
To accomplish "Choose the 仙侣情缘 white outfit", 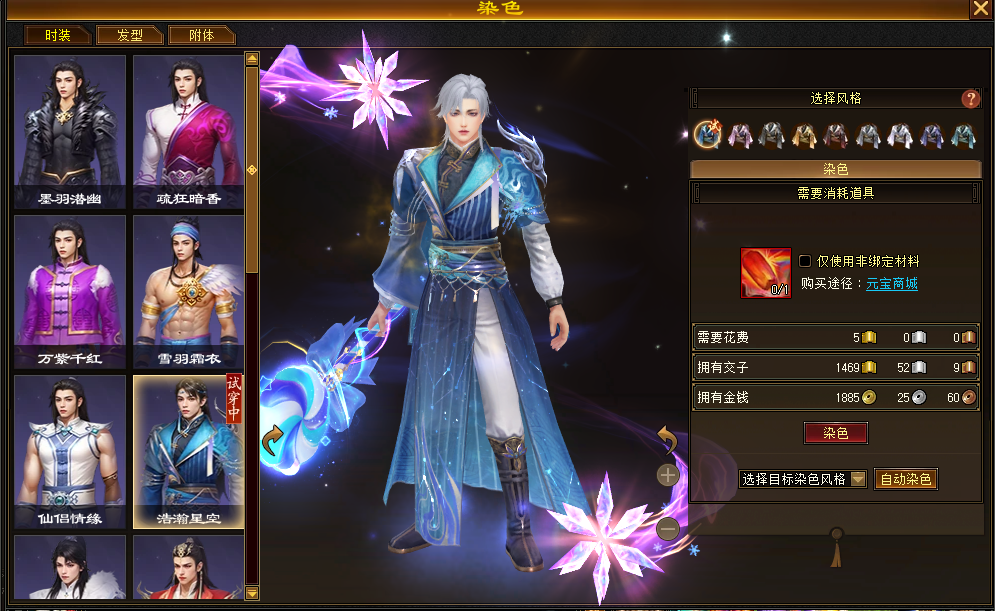I will (70, 450).
